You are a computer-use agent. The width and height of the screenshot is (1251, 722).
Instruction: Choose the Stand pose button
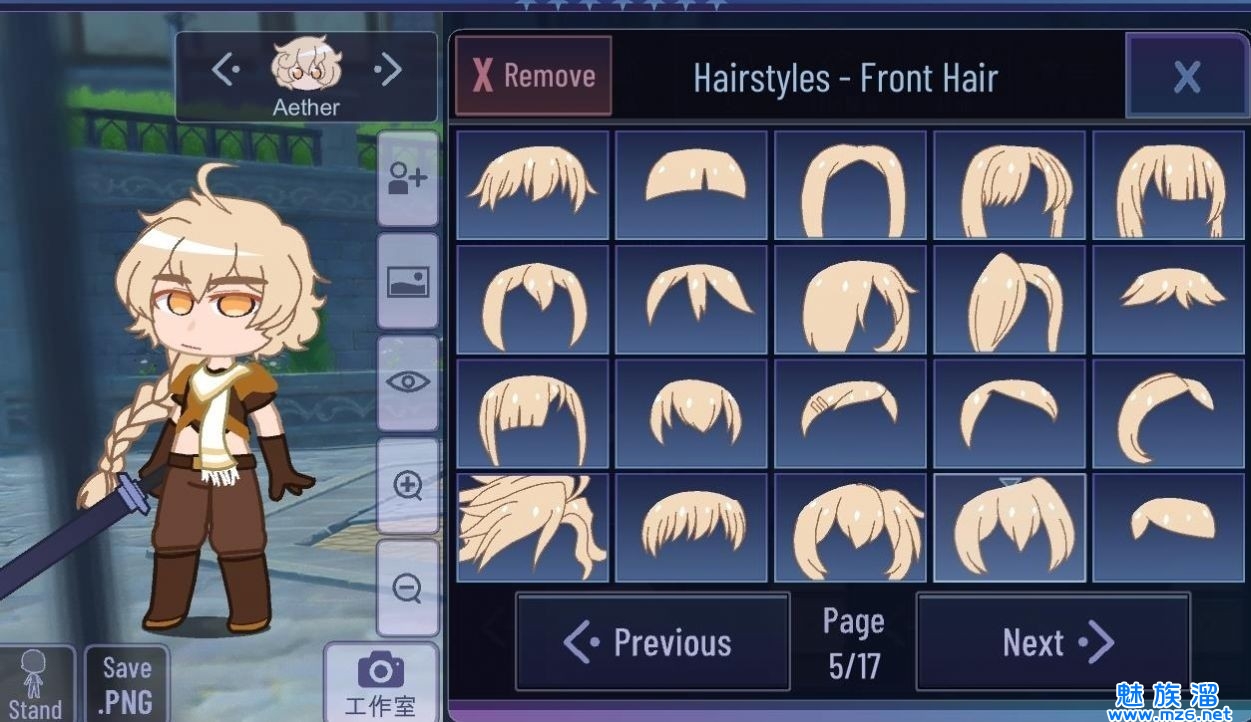tap(35, 686)
